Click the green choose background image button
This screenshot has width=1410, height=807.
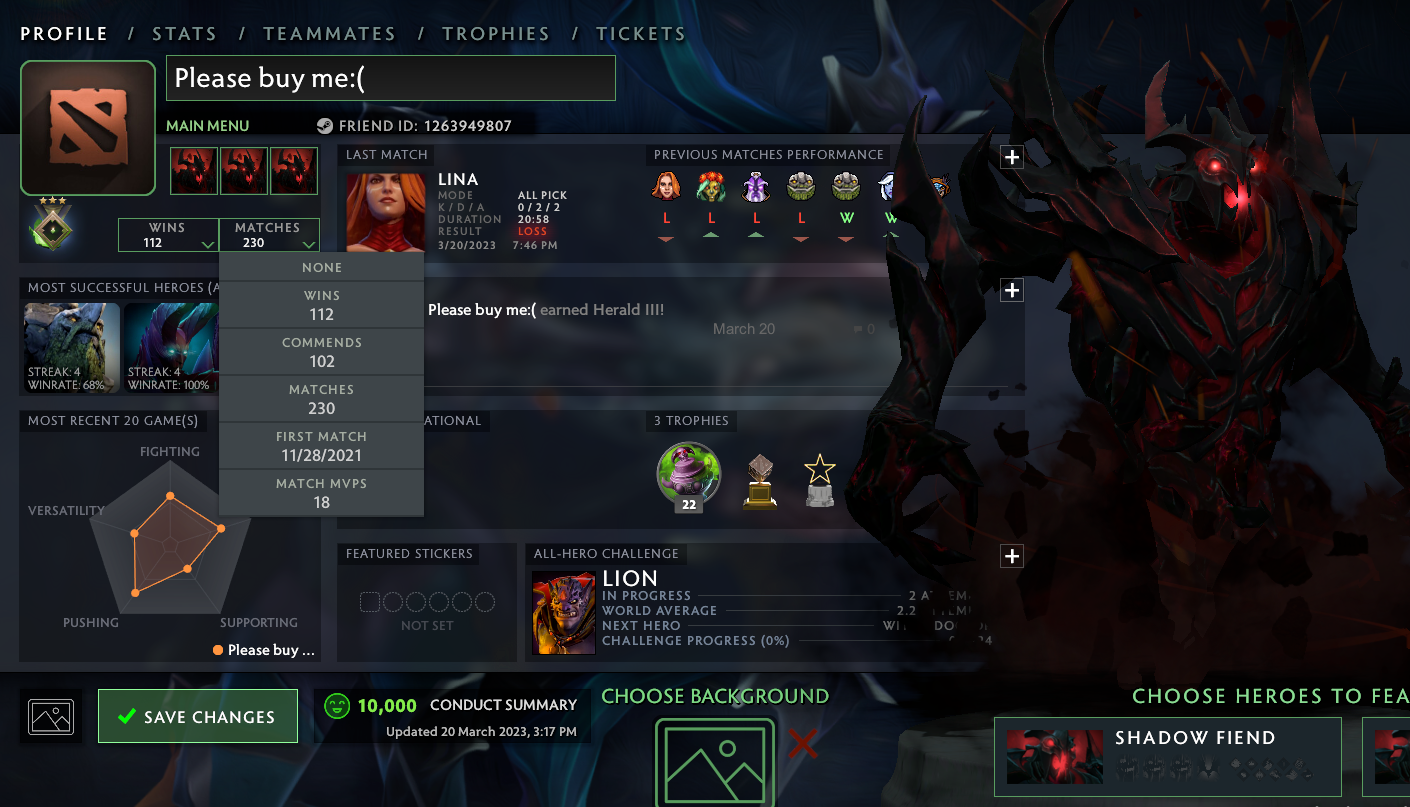[714, 762]
